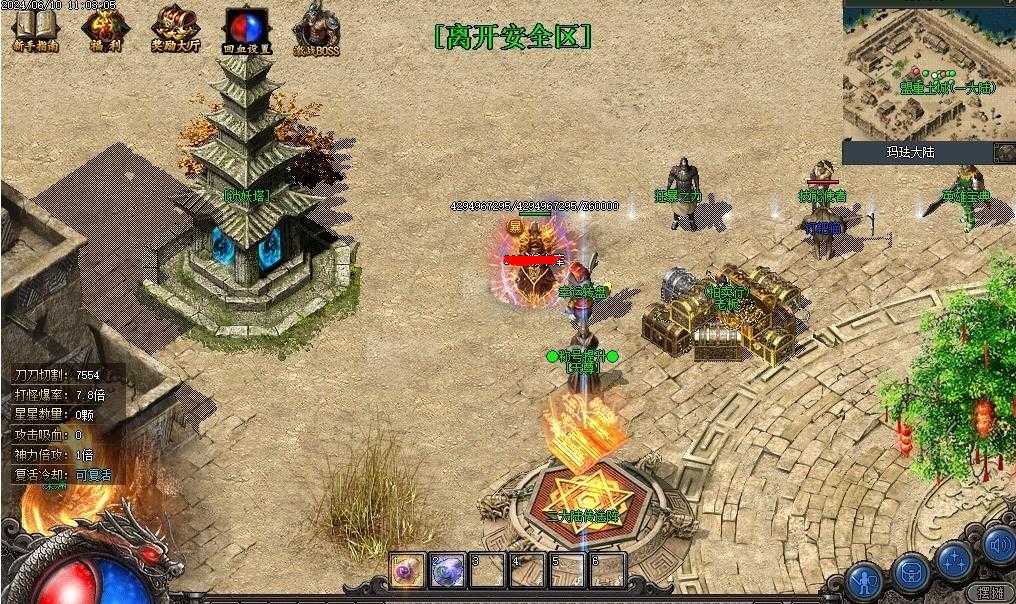Open the bag round blue button
The height and width of the screenshot is (604, 1016).
[x=910, y=572]
